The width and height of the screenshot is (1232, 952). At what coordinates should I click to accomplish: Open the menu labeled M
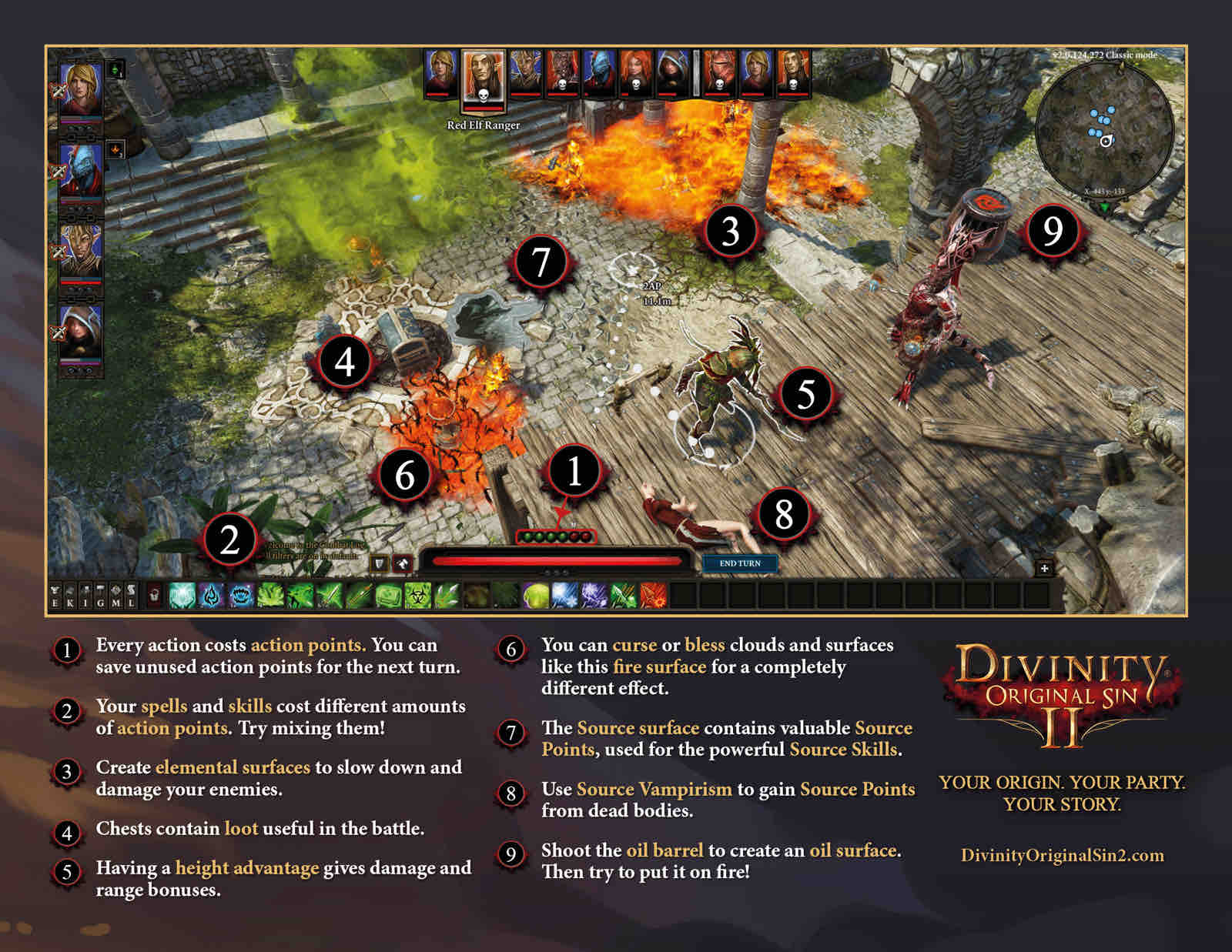(x=115, y=596)
